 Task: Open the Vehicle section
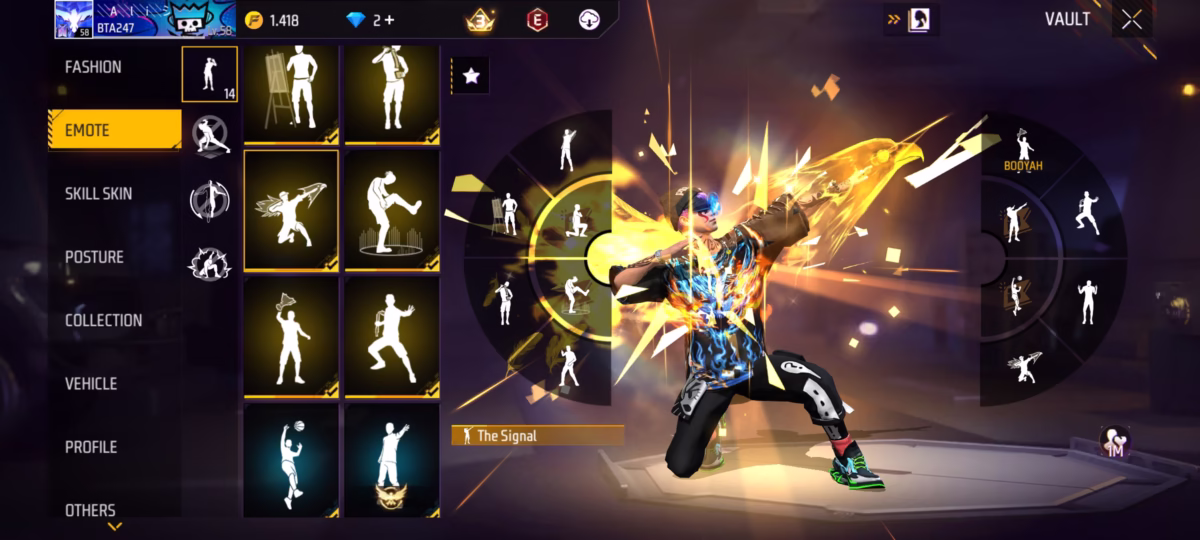(91, 383)
